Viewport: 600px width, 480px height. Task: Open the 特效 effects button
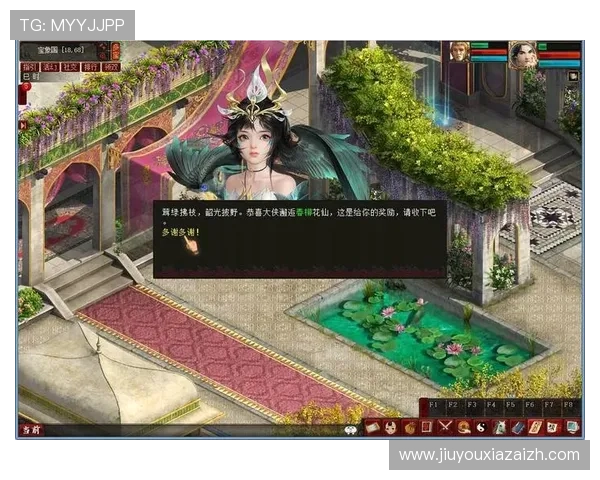pyautogui.click(x=111, y=67)
